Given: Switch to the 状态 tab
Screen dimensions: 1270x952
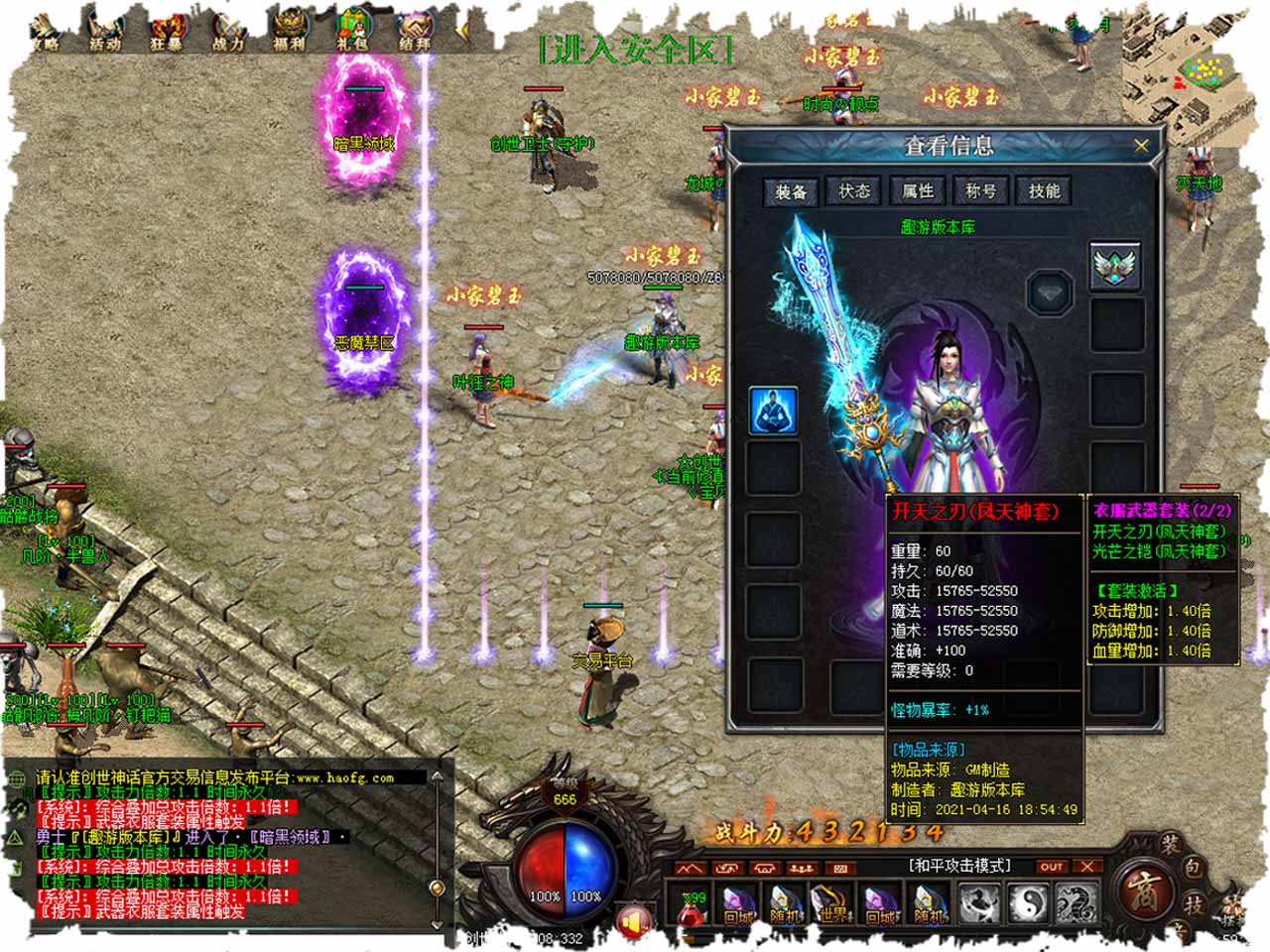Looking at the screenshot, I should pyautogui.click(x=854, y=190).
